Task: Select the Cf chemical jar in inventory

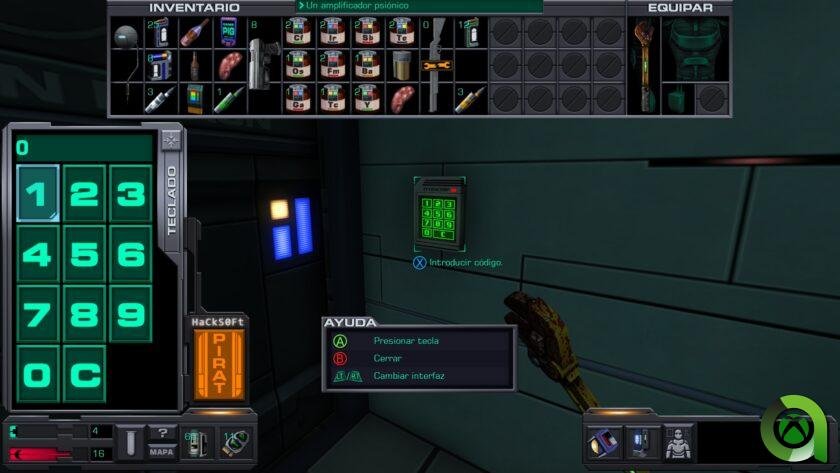Action: (x=294, y=33)
